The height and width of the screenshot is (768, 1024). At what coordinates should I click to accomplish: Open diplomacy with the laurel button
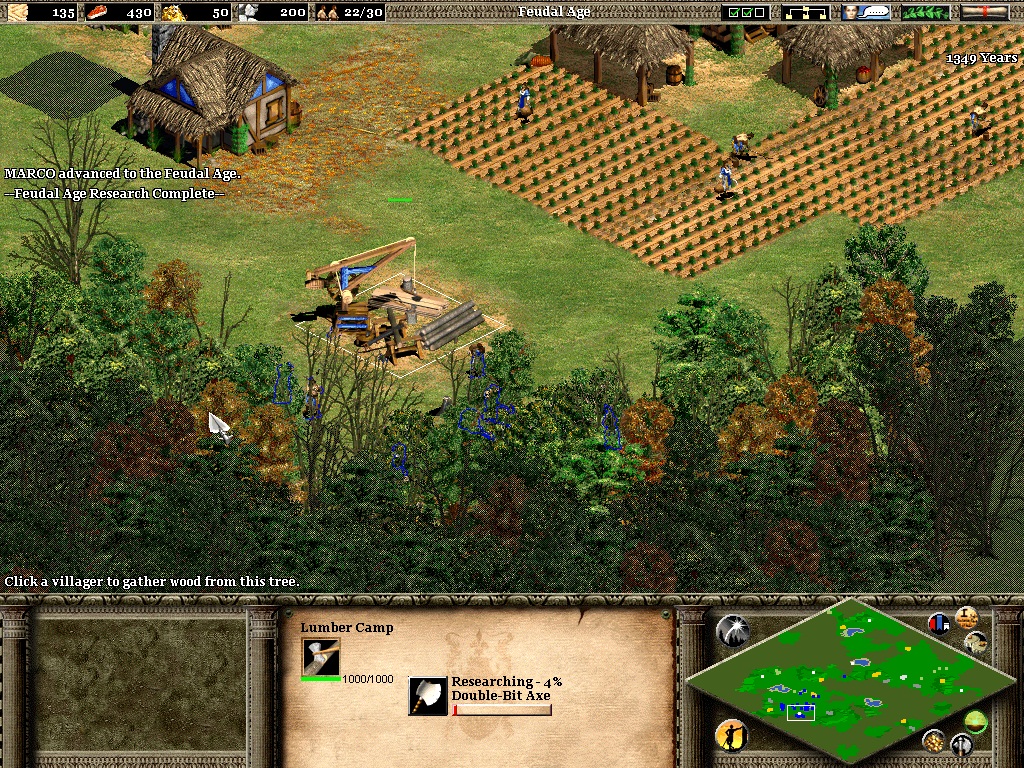[925, 12]
